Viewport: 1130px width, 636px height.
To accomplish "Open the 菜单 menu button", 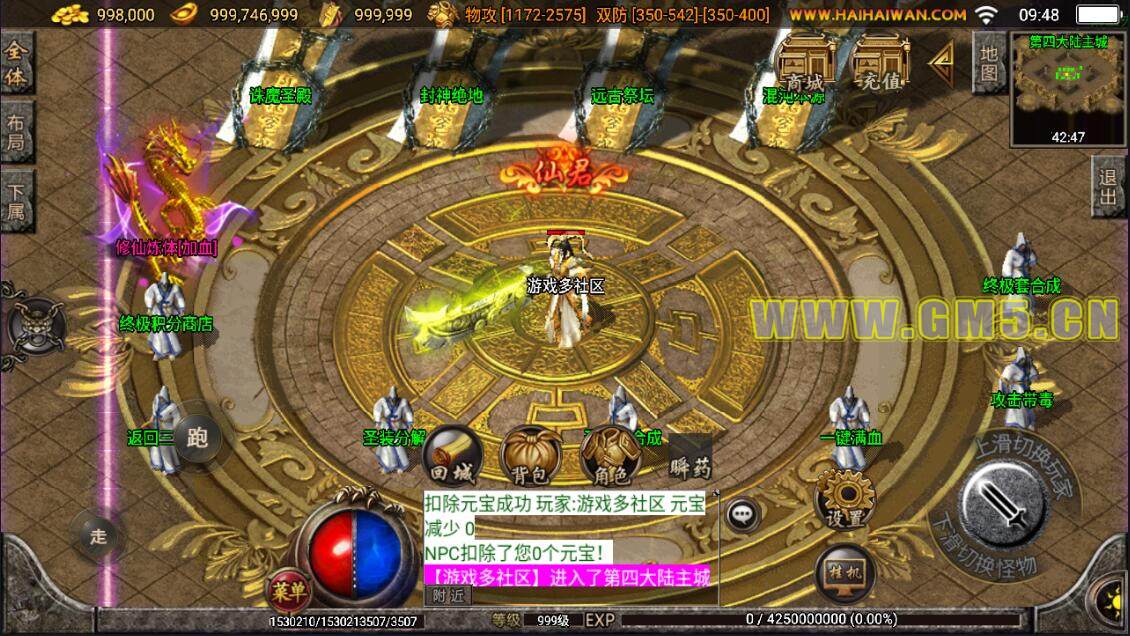I will point(285,590).
